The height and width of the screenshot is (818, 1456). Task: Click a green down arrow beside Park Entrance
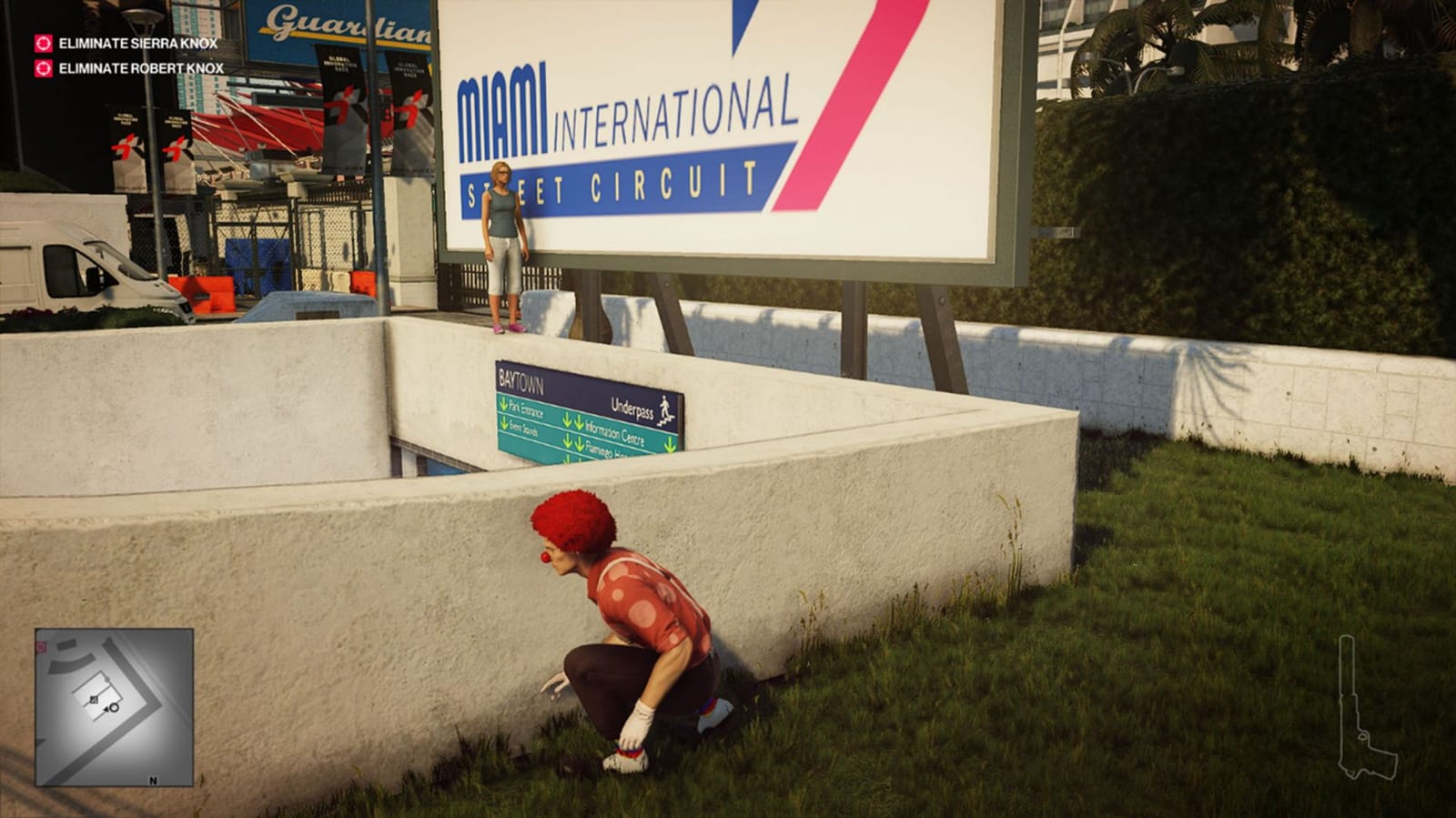click(x=504, y=405)
